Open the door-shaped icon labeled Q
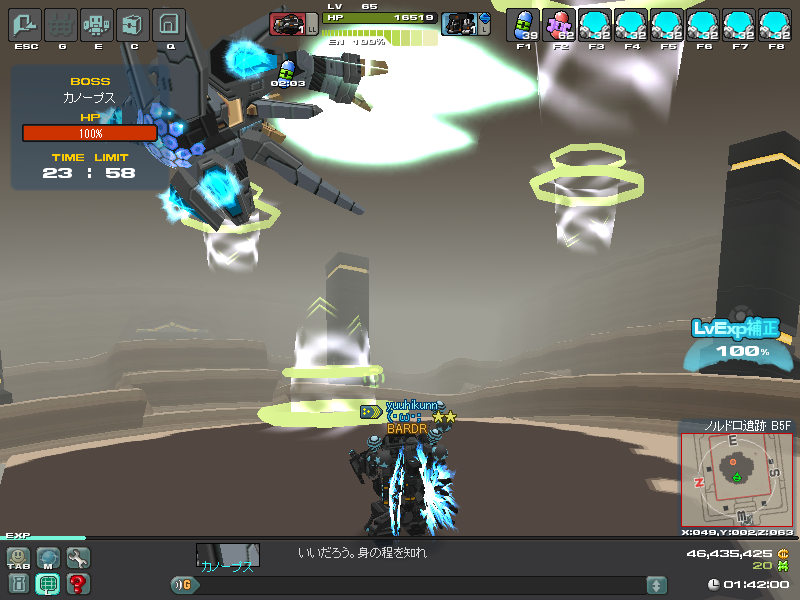The width and height of the screenshot is (800, 600). 169,24
